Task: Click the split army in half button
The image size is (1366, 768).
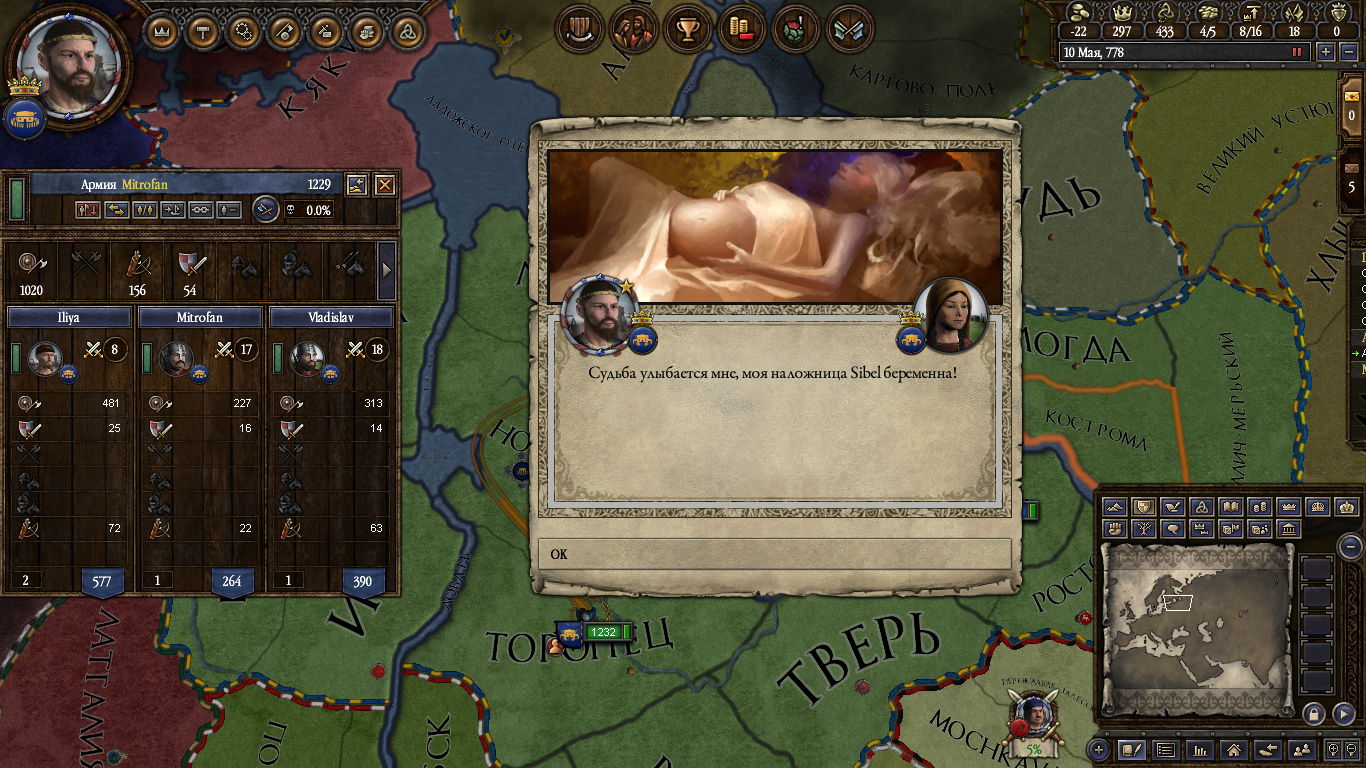Action: [x=145, y=210]
